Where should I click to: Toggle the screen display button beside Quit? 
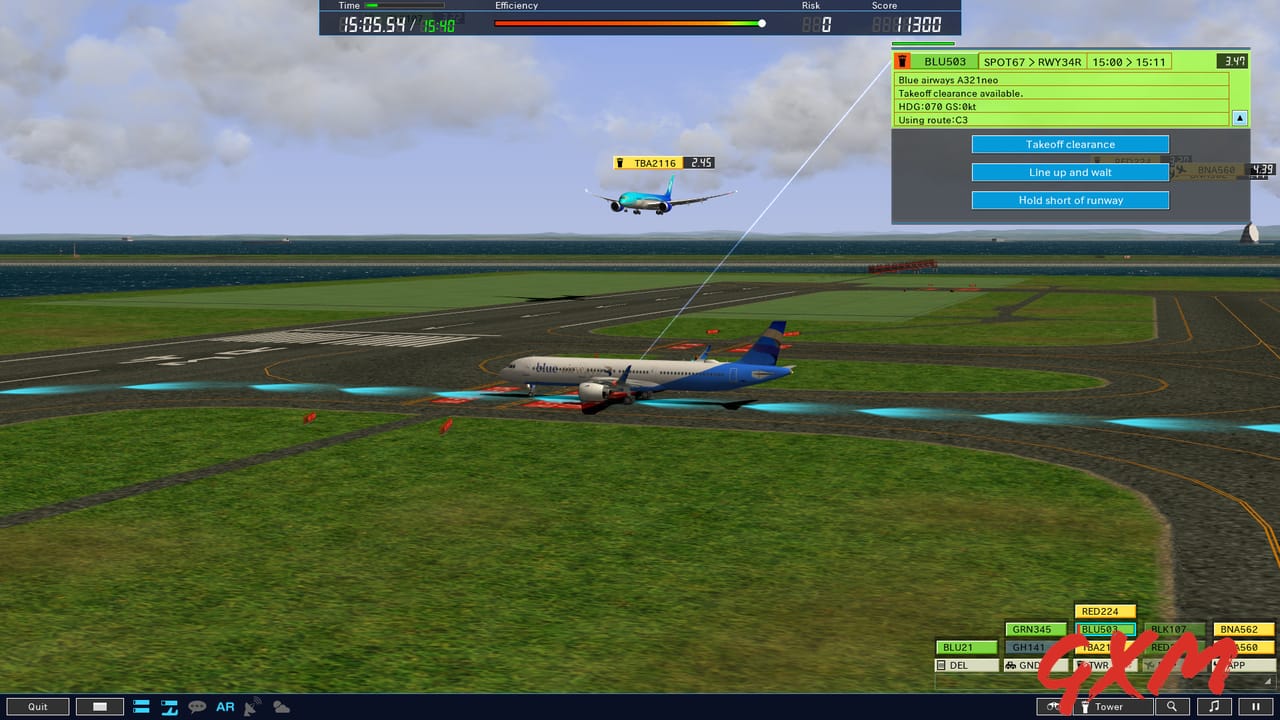point(100,707)
